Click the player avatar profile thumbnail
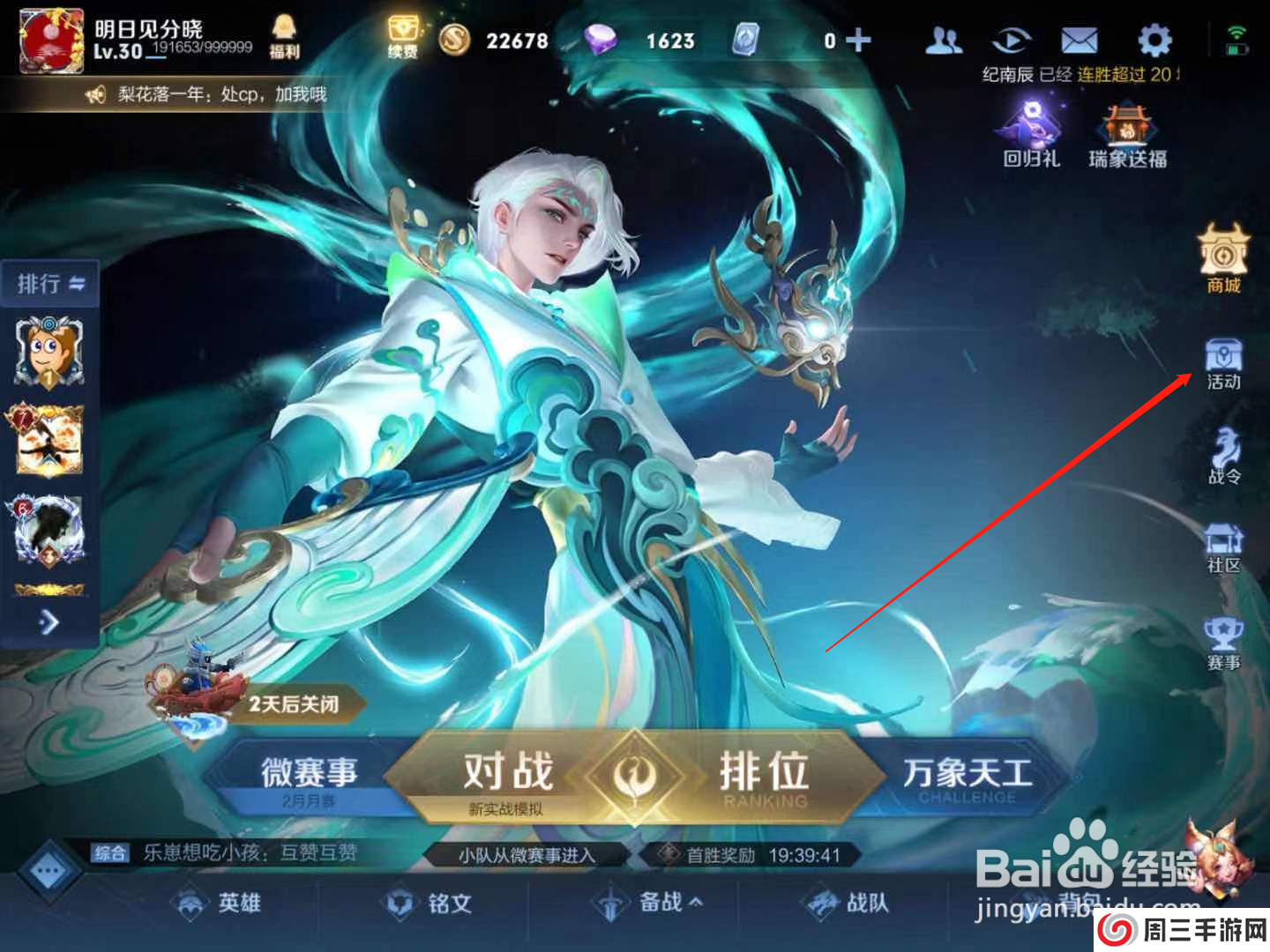The height and width of the screenshot is (952, 1270). (49, 40)
